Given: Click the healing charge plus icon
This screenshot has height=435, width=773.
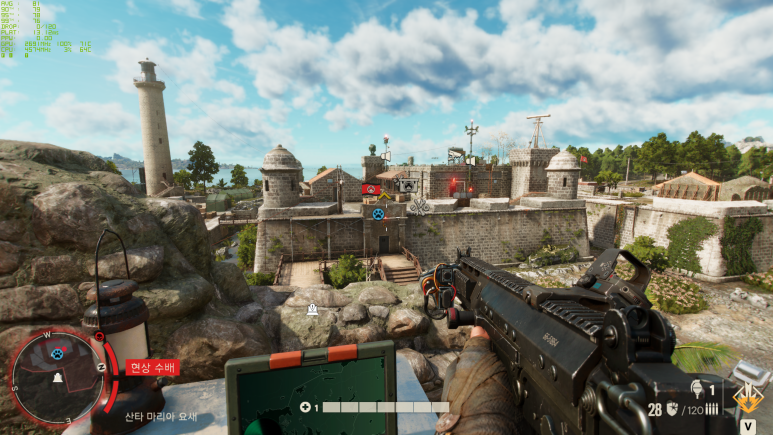Looking at the screenshot, I should [305, 407].
